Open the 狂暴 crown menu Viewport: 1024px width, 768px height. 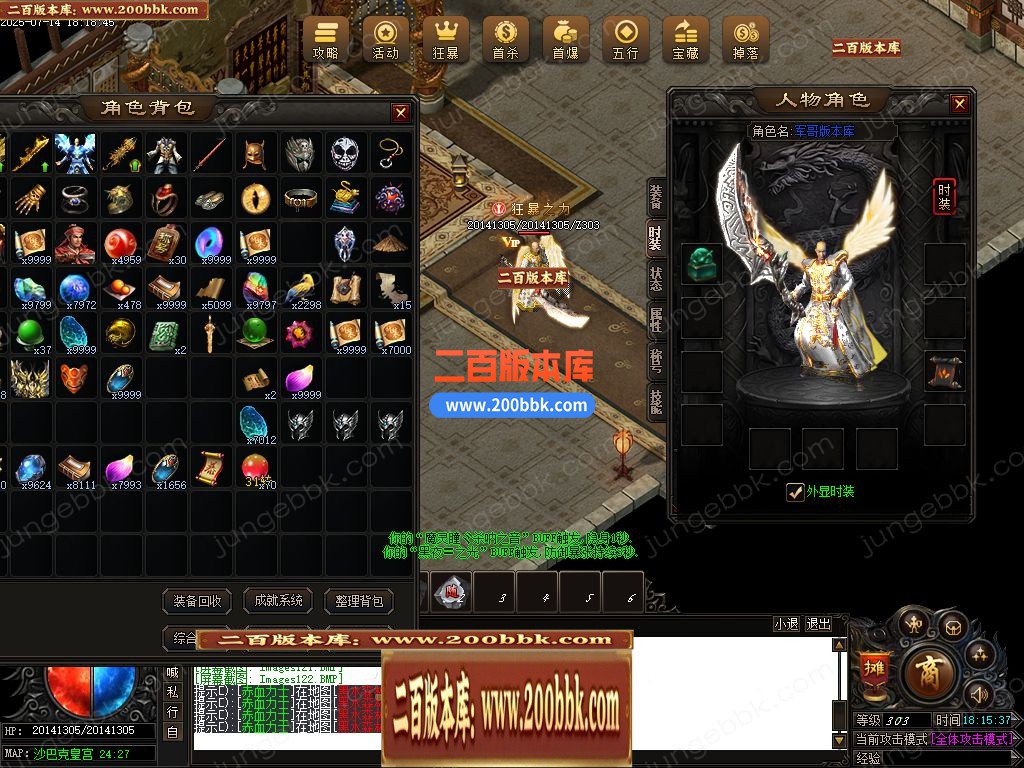446,39
